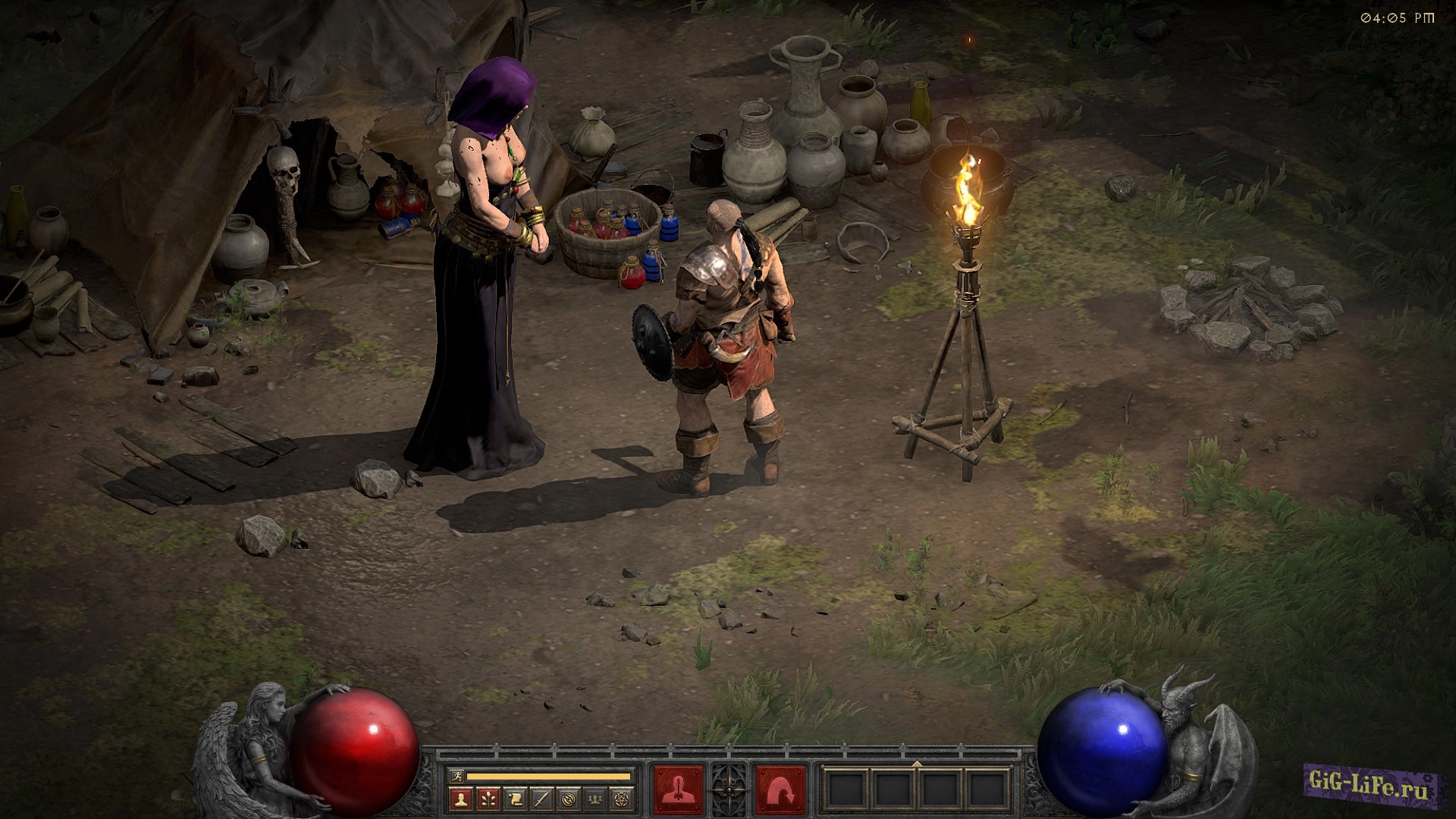The image size is (1456, 819).
Task: Select the left-click attack skill
Action: [x=677, y=790]
